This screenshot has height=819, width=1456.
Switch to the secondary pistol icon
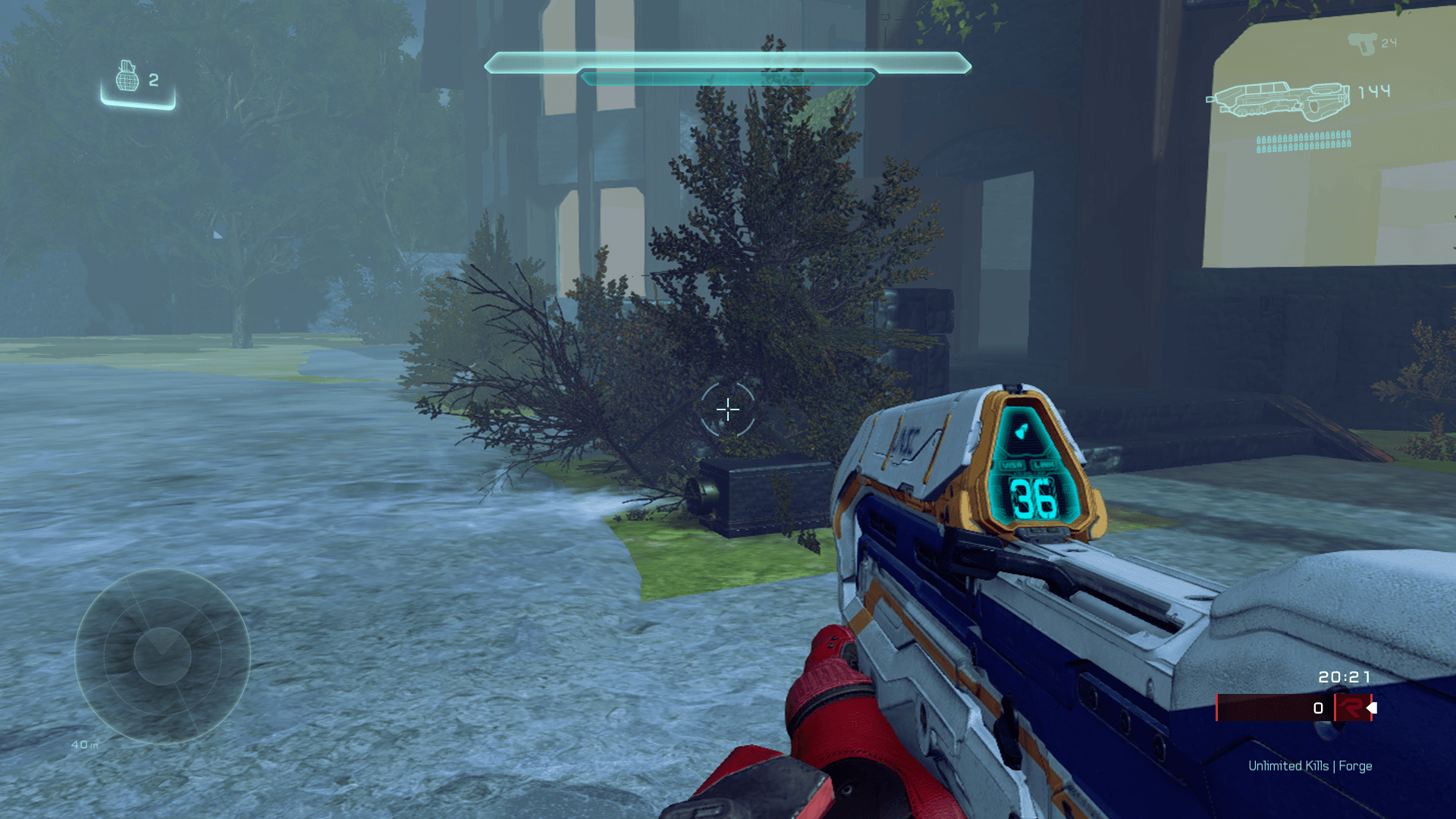click(x=1362, y=44)
